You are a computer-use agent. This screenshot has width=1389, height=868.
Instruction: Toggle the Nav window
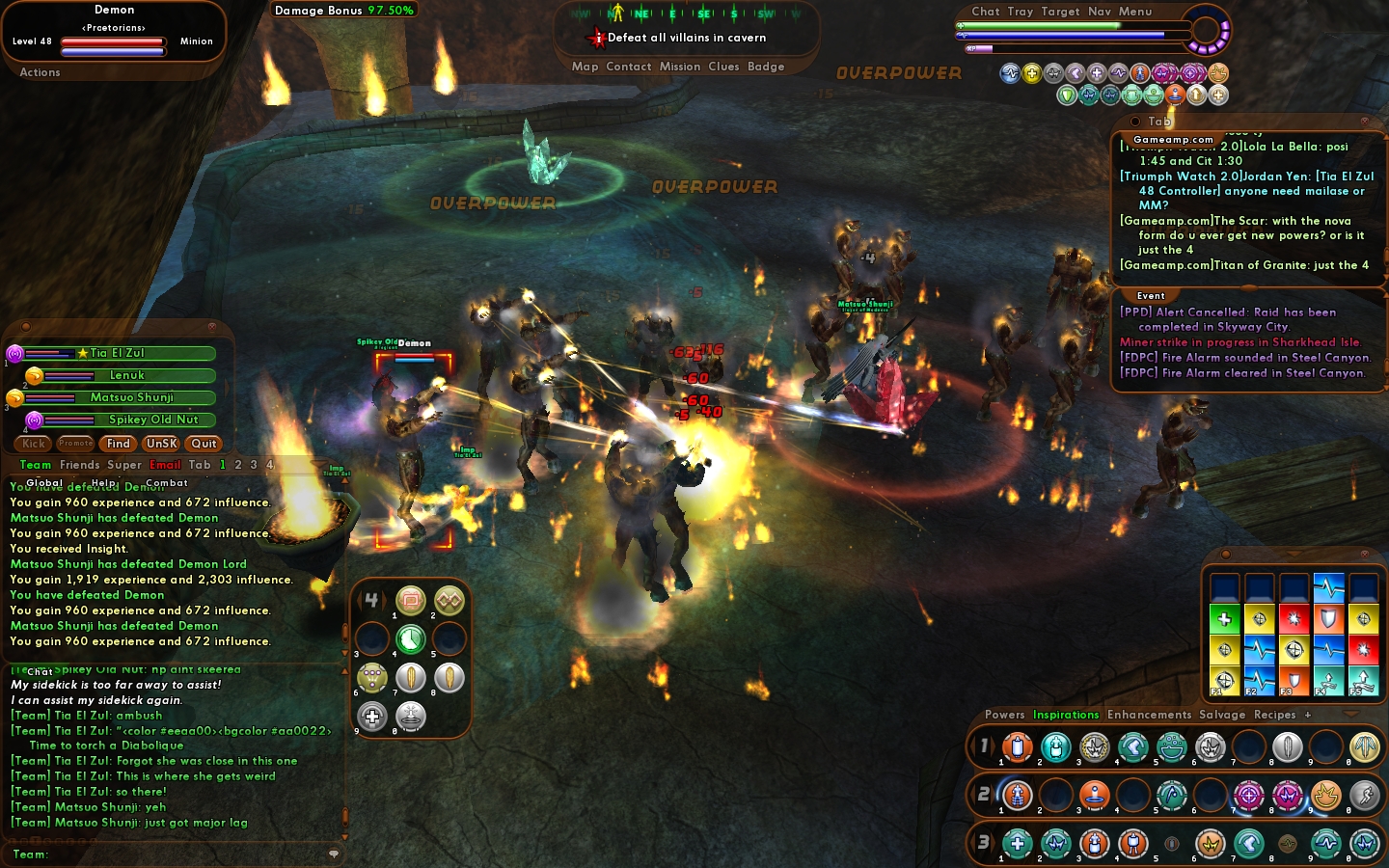point(1100,12)
